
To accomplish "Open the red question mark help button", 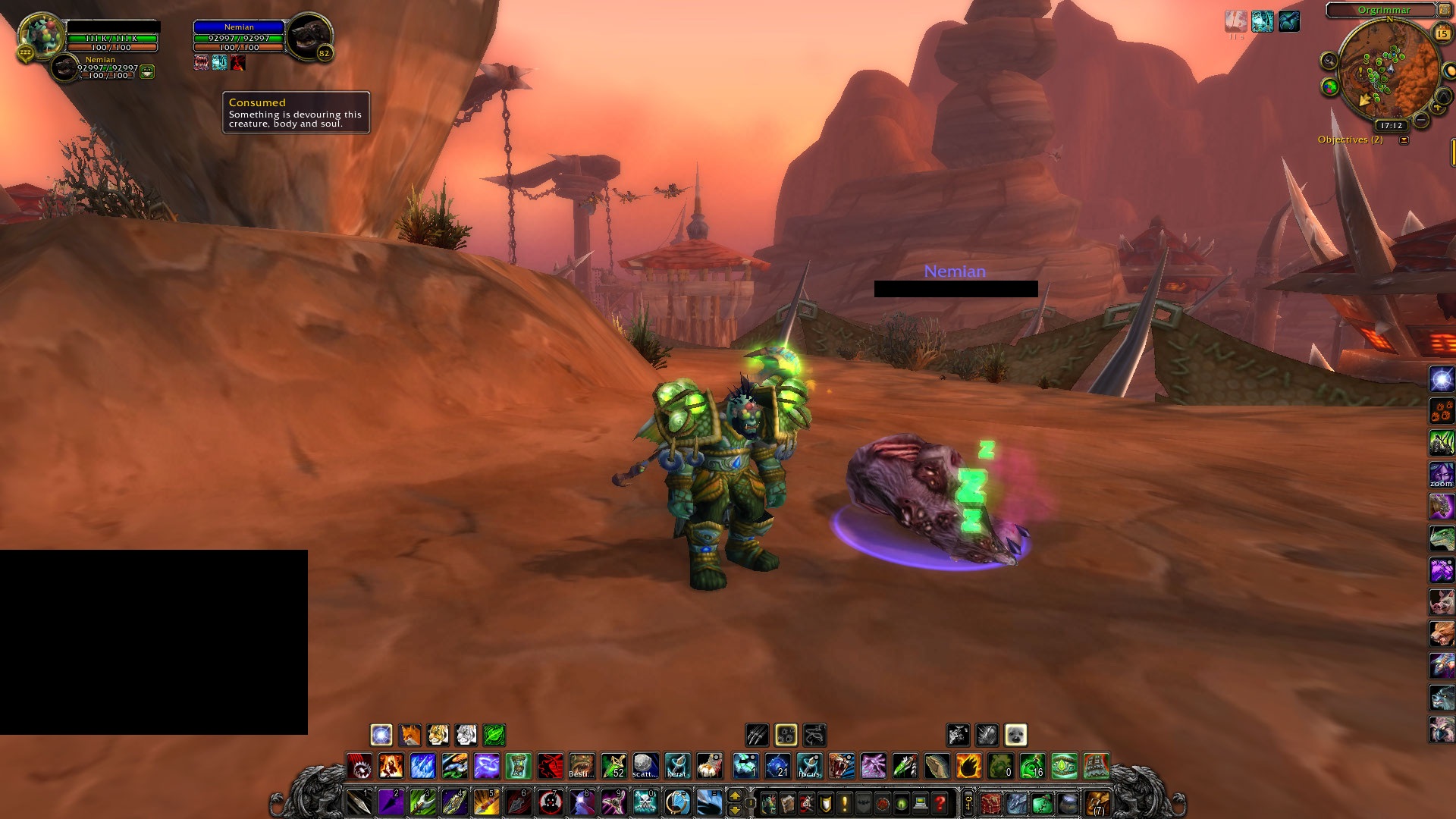I will pos(940,802).
